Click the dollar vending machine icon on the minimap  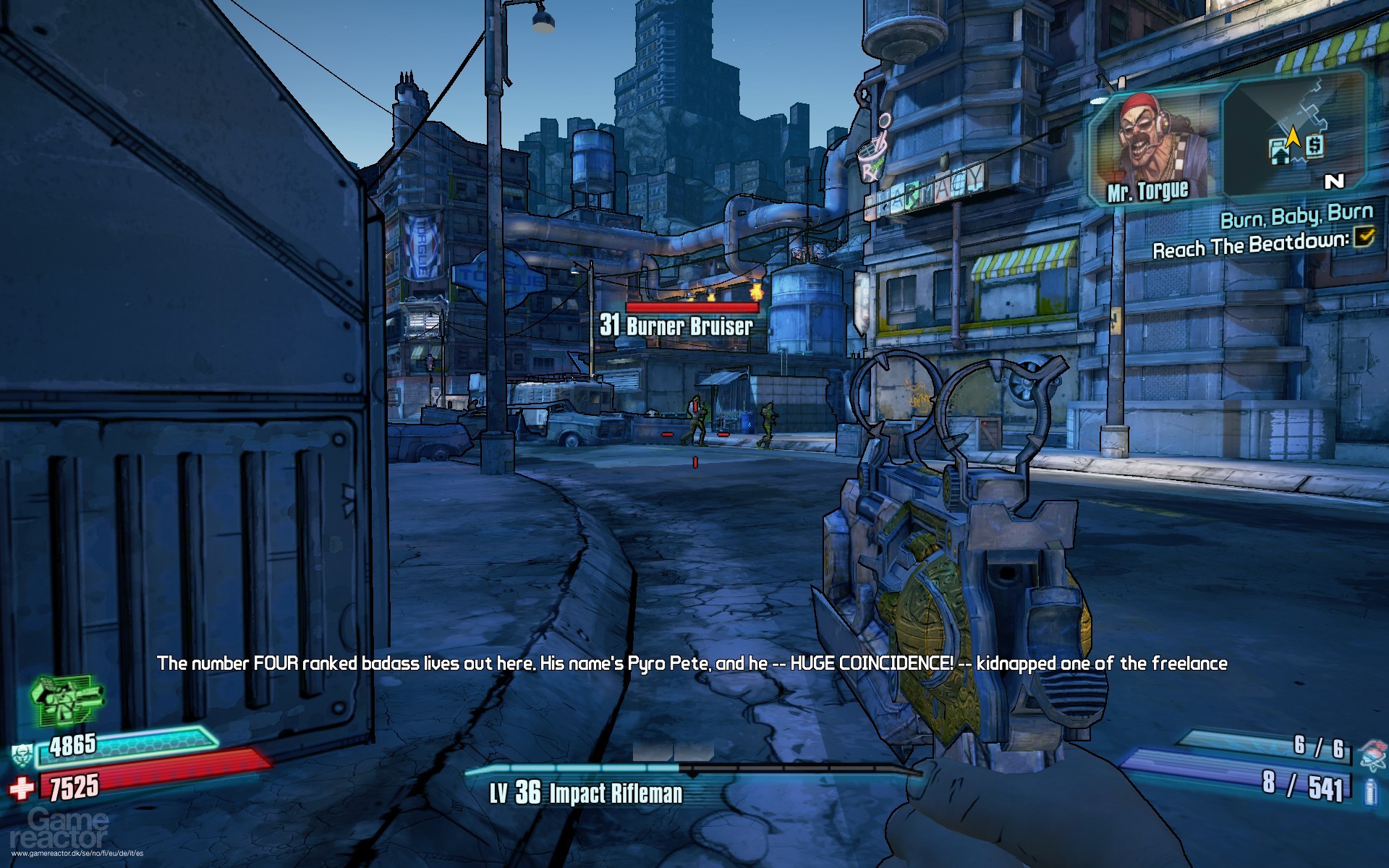point(1315,145)
